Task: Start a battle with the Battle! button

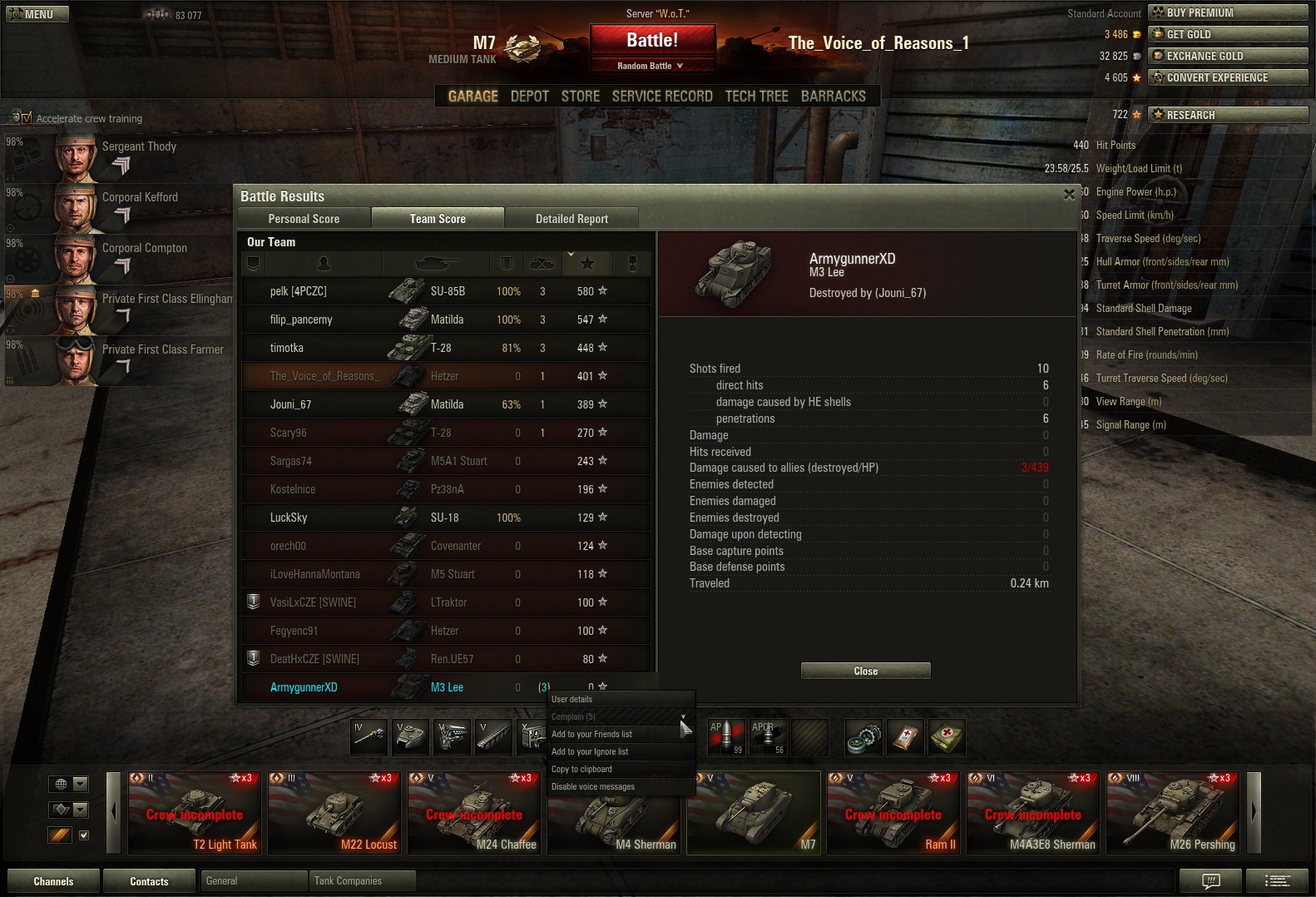Action: click(x=652, y=40)
